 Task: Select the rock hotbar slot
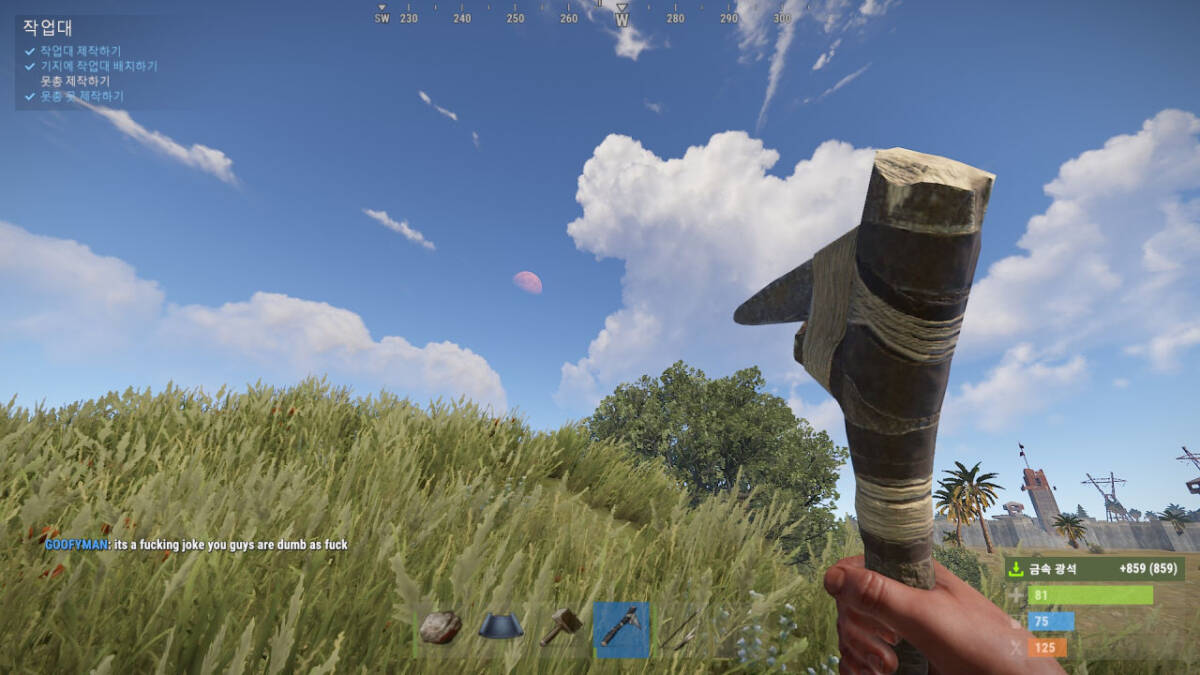pyautogui.click(x=440, y=627)
